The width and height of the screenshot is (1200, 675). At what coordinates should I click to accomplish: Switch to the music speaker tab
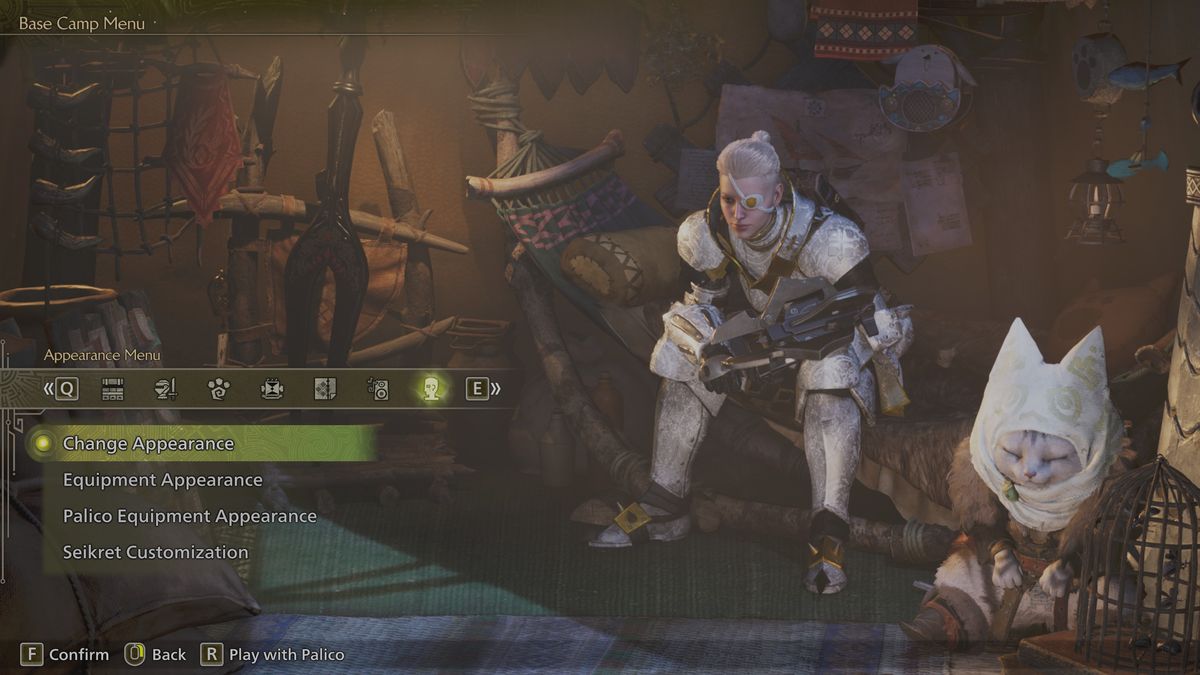378,389
